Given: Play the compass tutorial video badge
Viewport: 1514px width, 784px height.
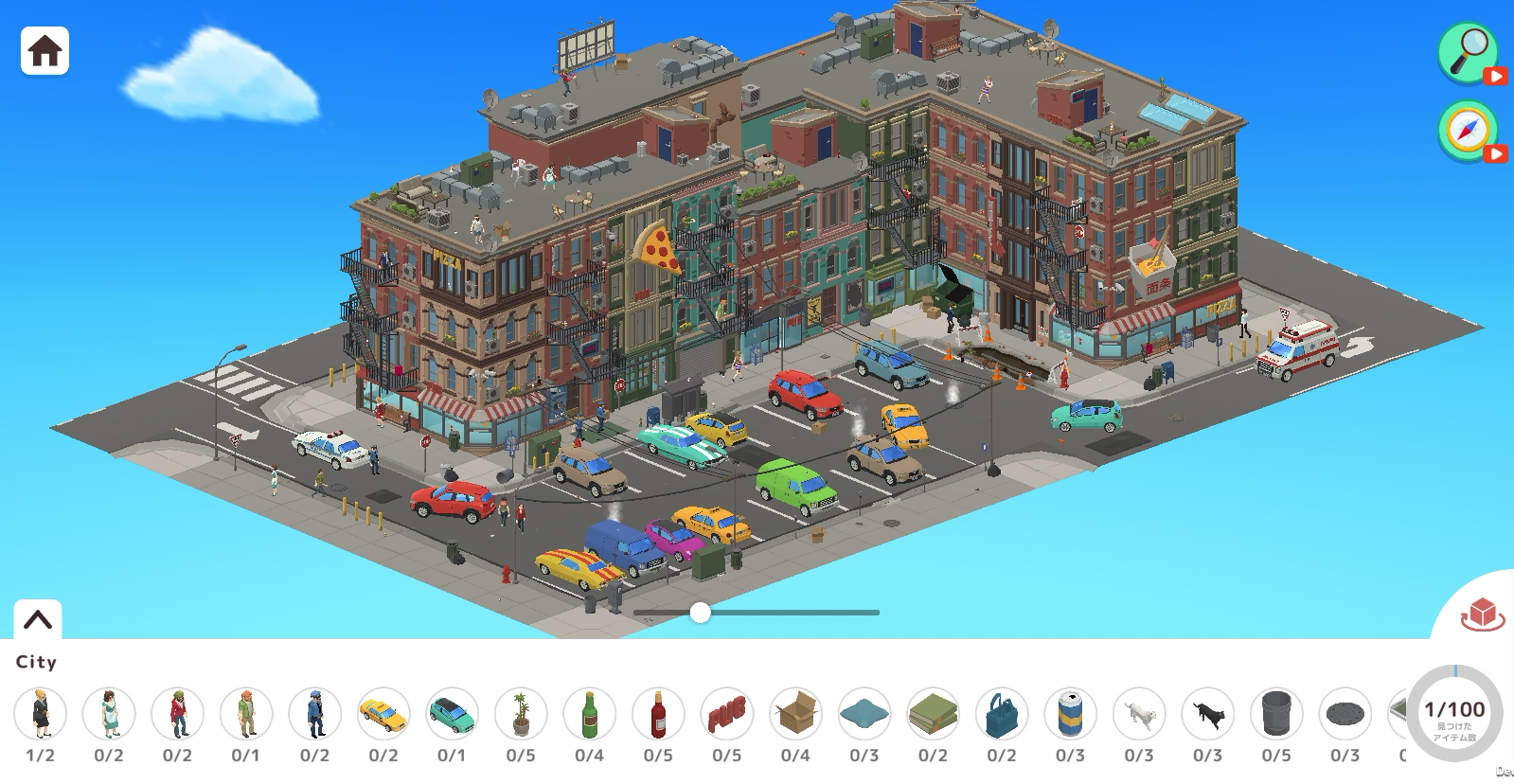Looking at the screenshot, I should [1497, 153].
